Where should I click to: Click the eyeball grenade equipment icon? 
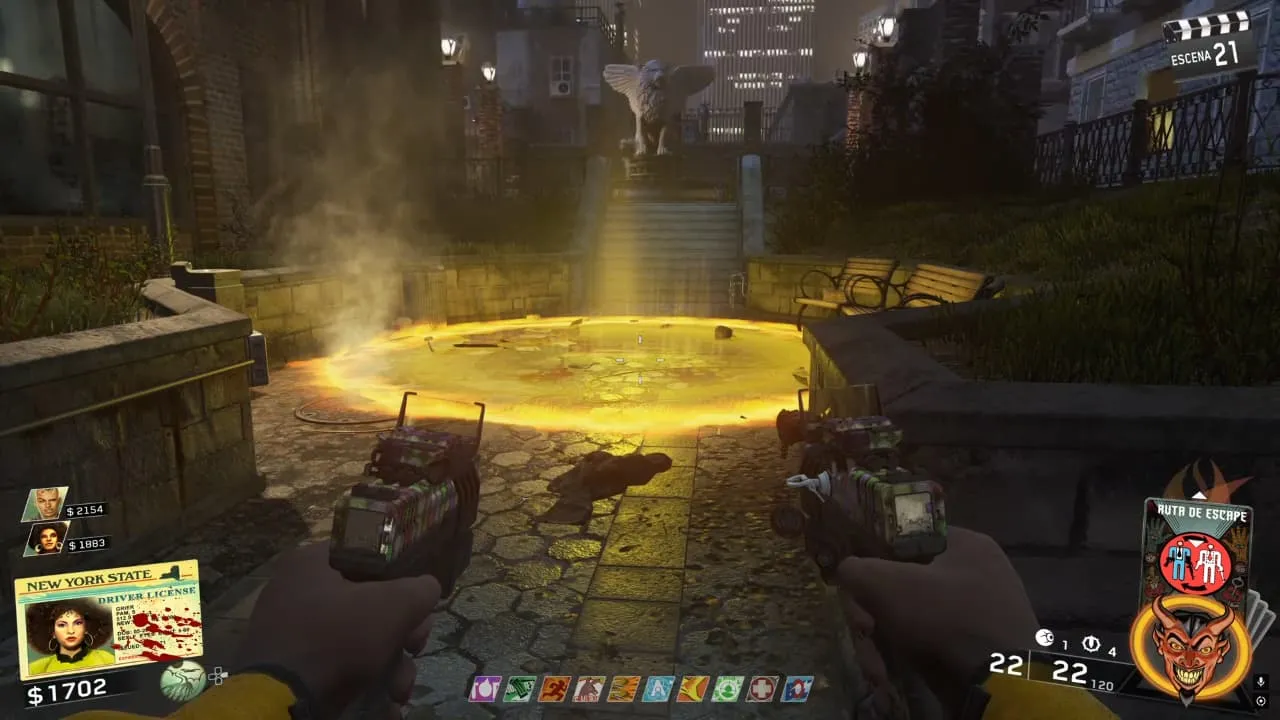click(1046, 637)
